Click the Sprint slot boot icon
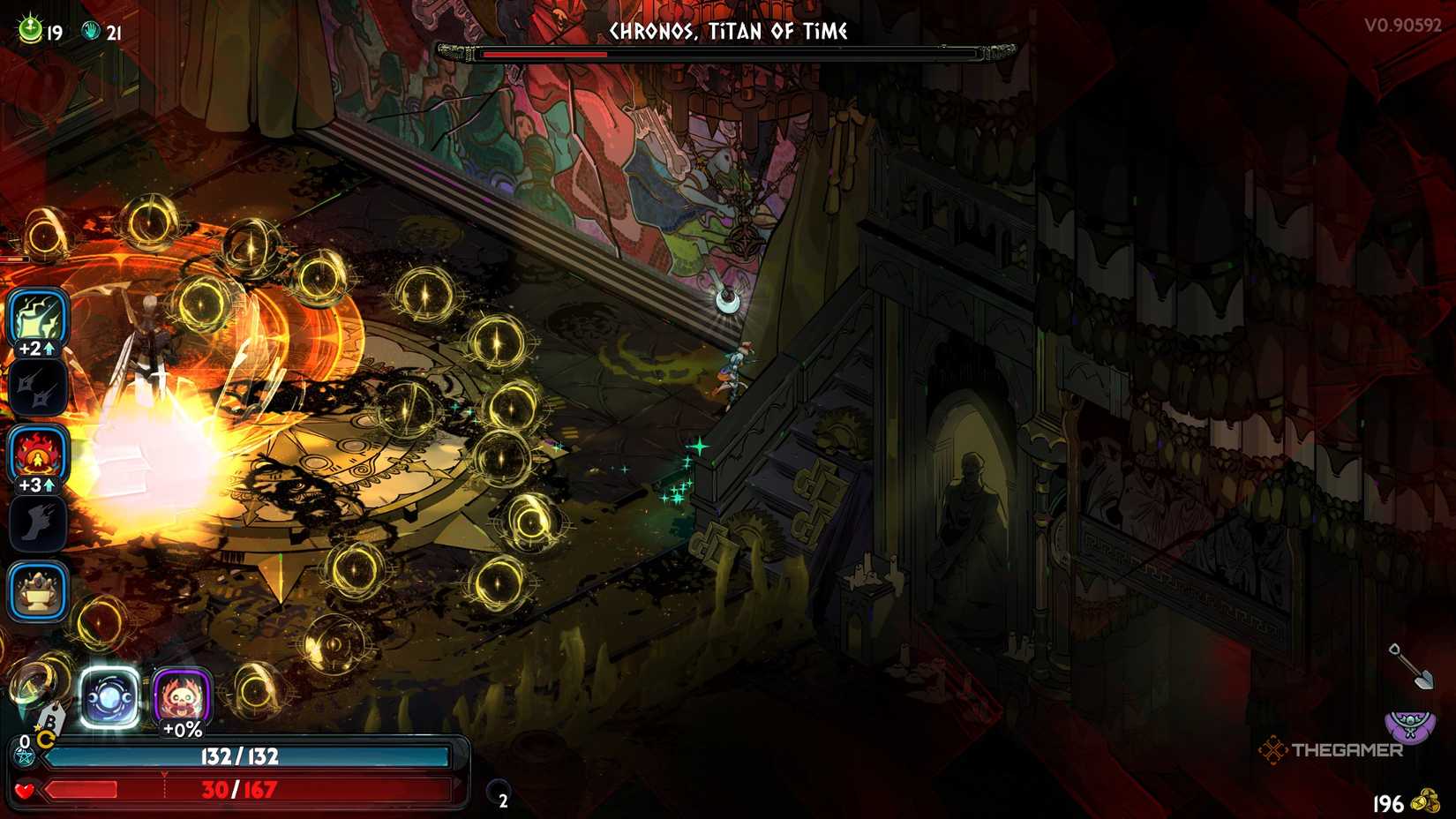 pyautogui.click(x=37, y=522)
